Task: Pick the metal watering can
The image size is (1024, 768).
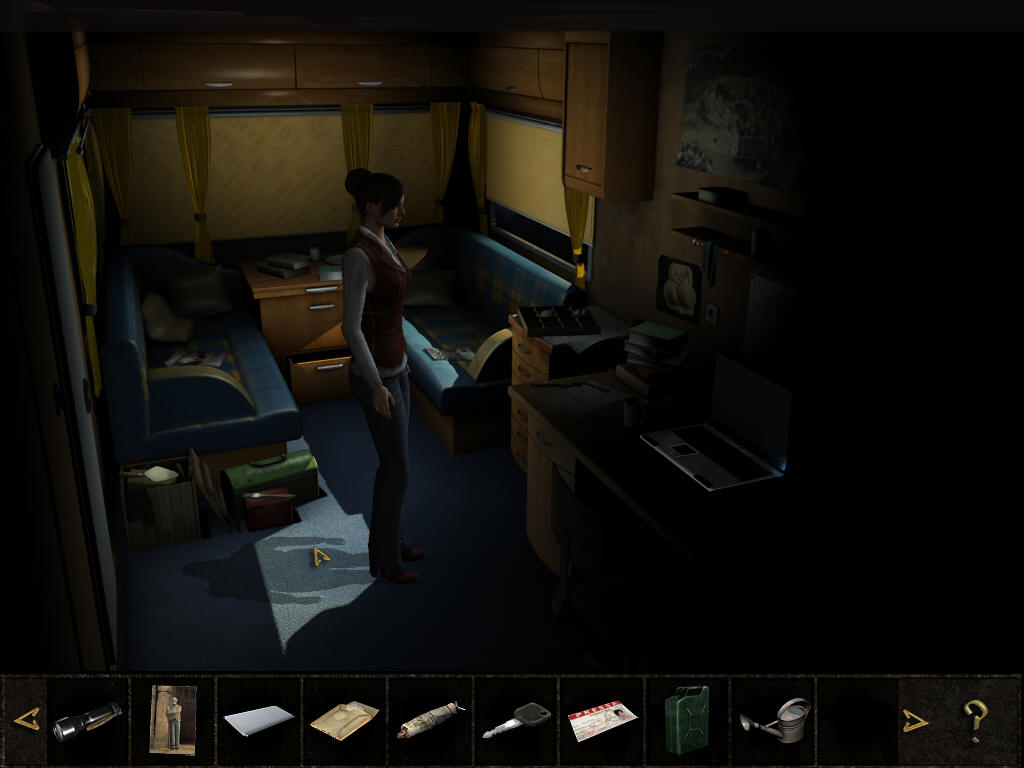Action: (774, 720)
